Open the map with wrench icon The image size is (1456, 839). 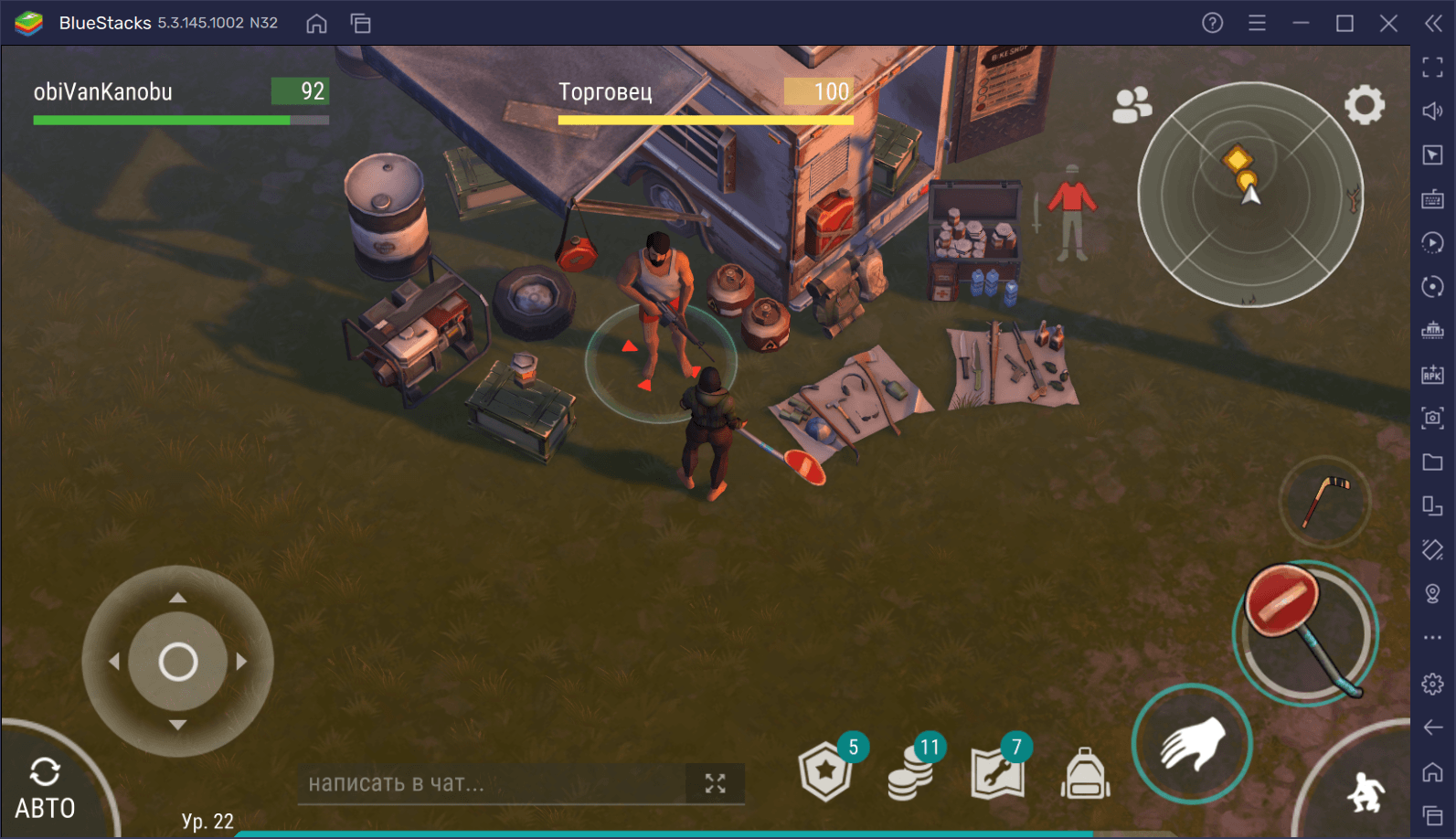click(997, 773)
